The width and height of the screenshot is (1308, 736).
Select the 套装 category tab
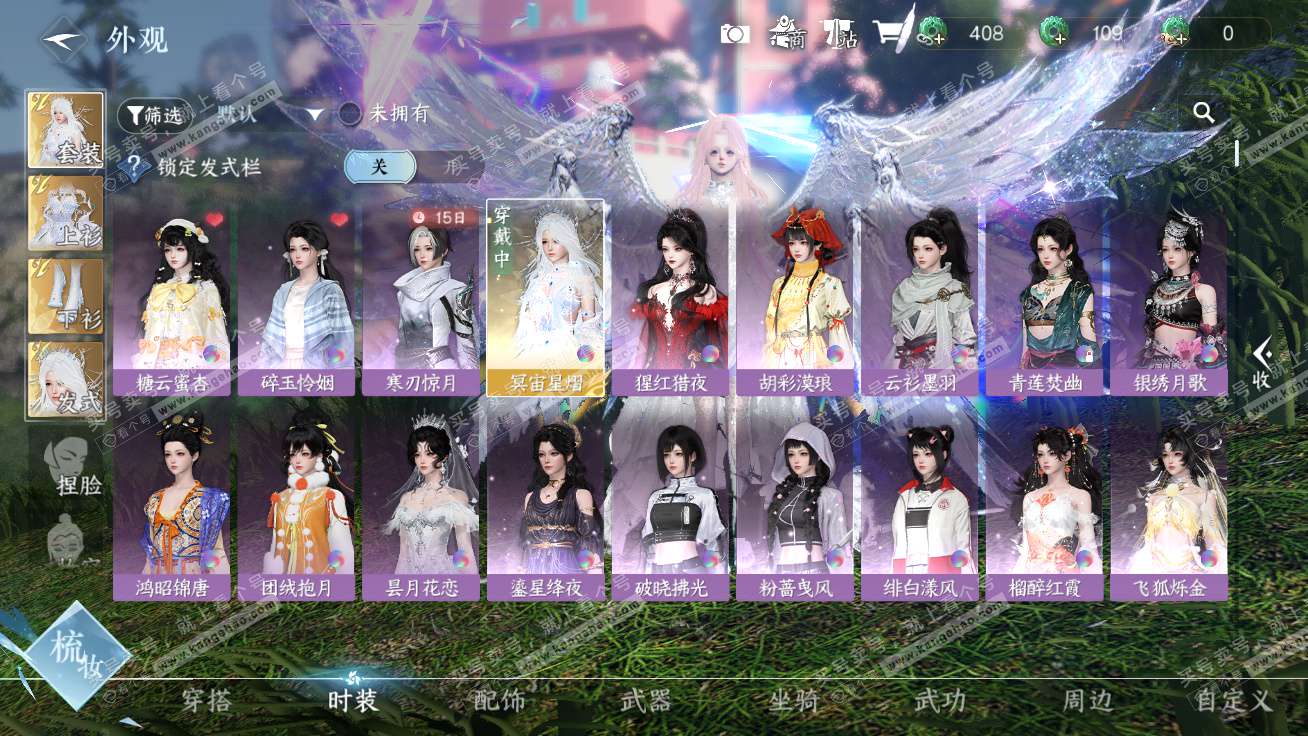pyautogui.click(x=66, y=130)
